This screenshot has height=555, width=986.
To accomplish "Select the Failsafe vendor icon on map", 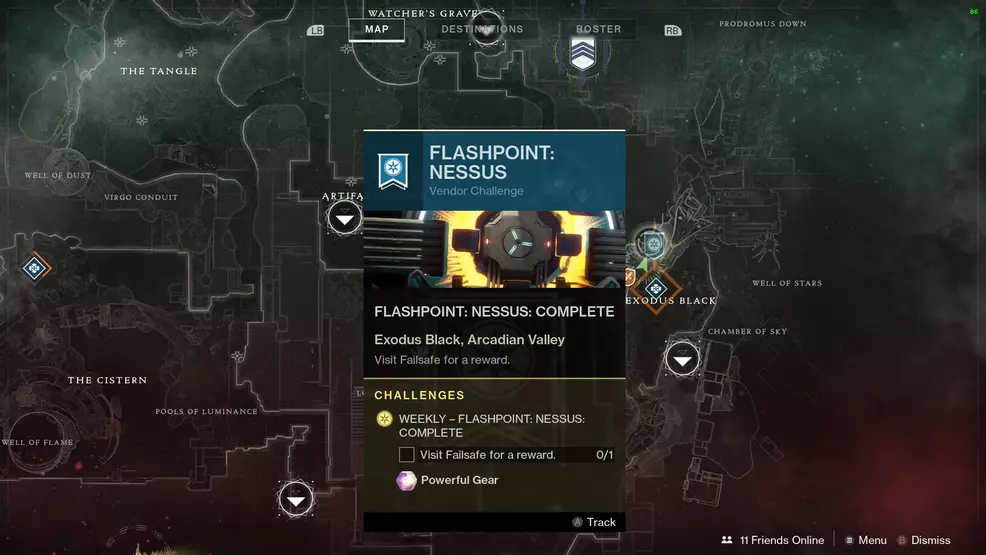I will (x=653, y=243).
